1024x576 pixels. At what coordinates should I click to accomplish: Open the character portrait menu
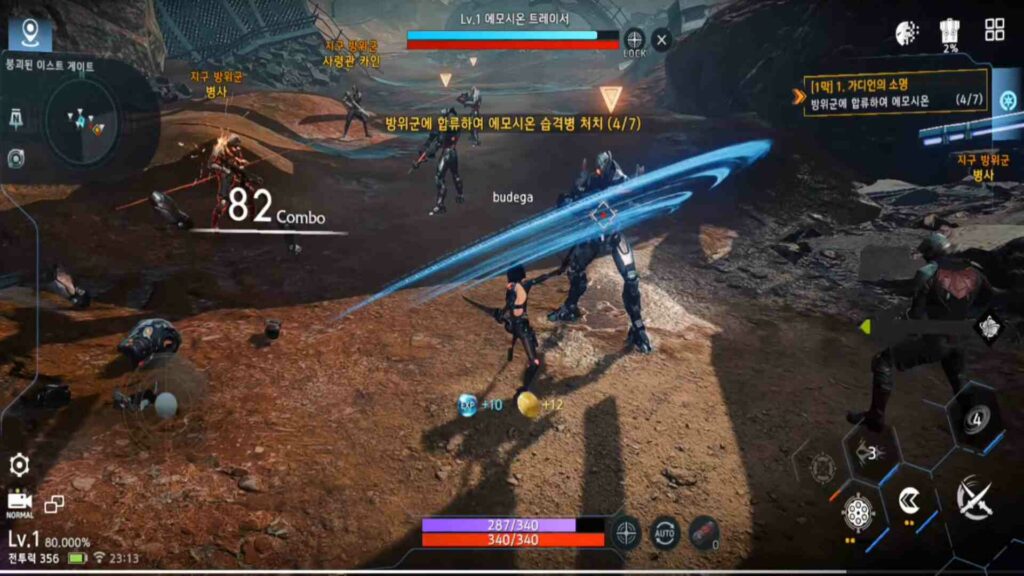[907, 32]
